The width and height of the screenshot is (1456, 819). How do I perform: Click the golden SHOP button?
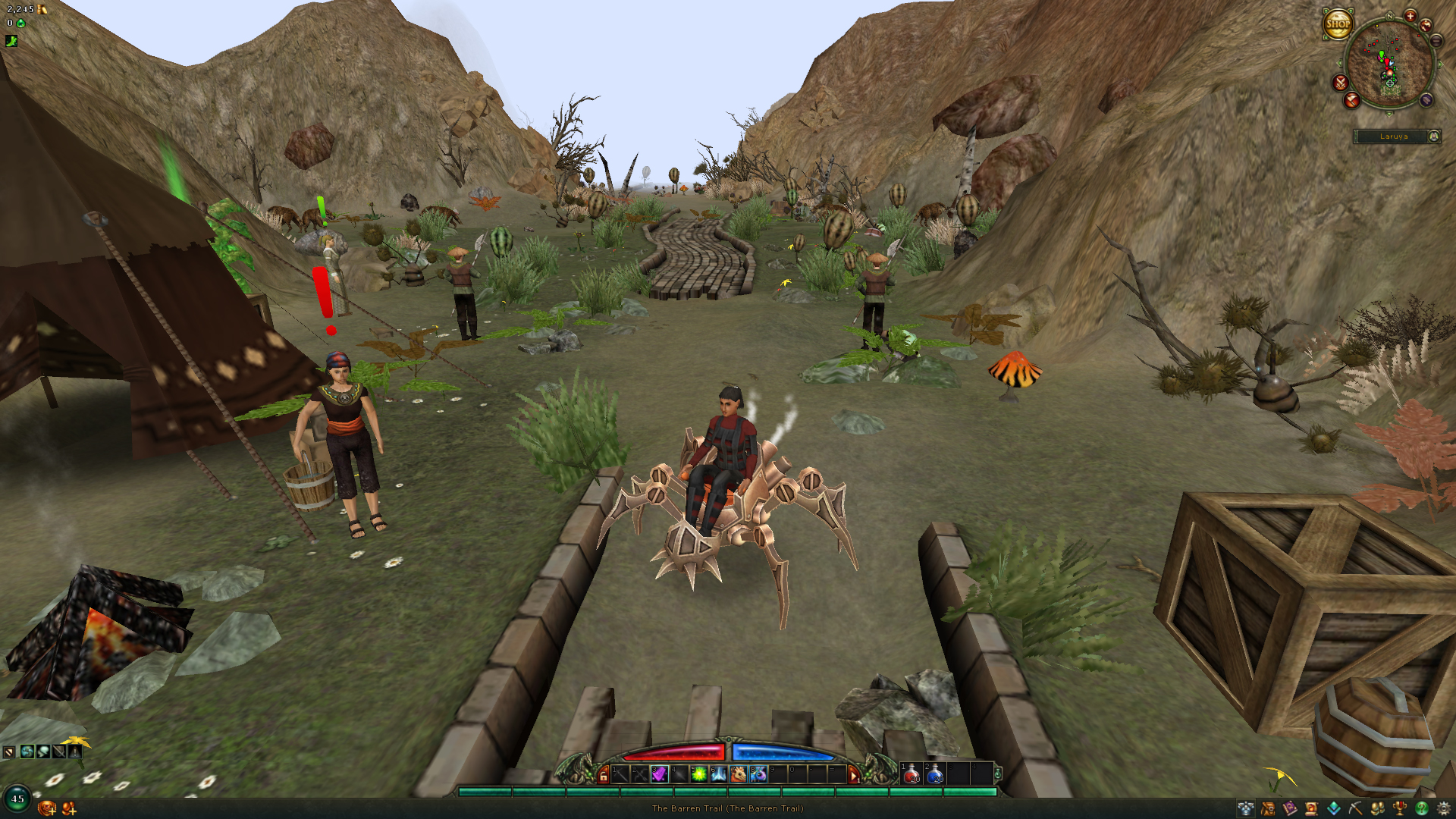1338,23
